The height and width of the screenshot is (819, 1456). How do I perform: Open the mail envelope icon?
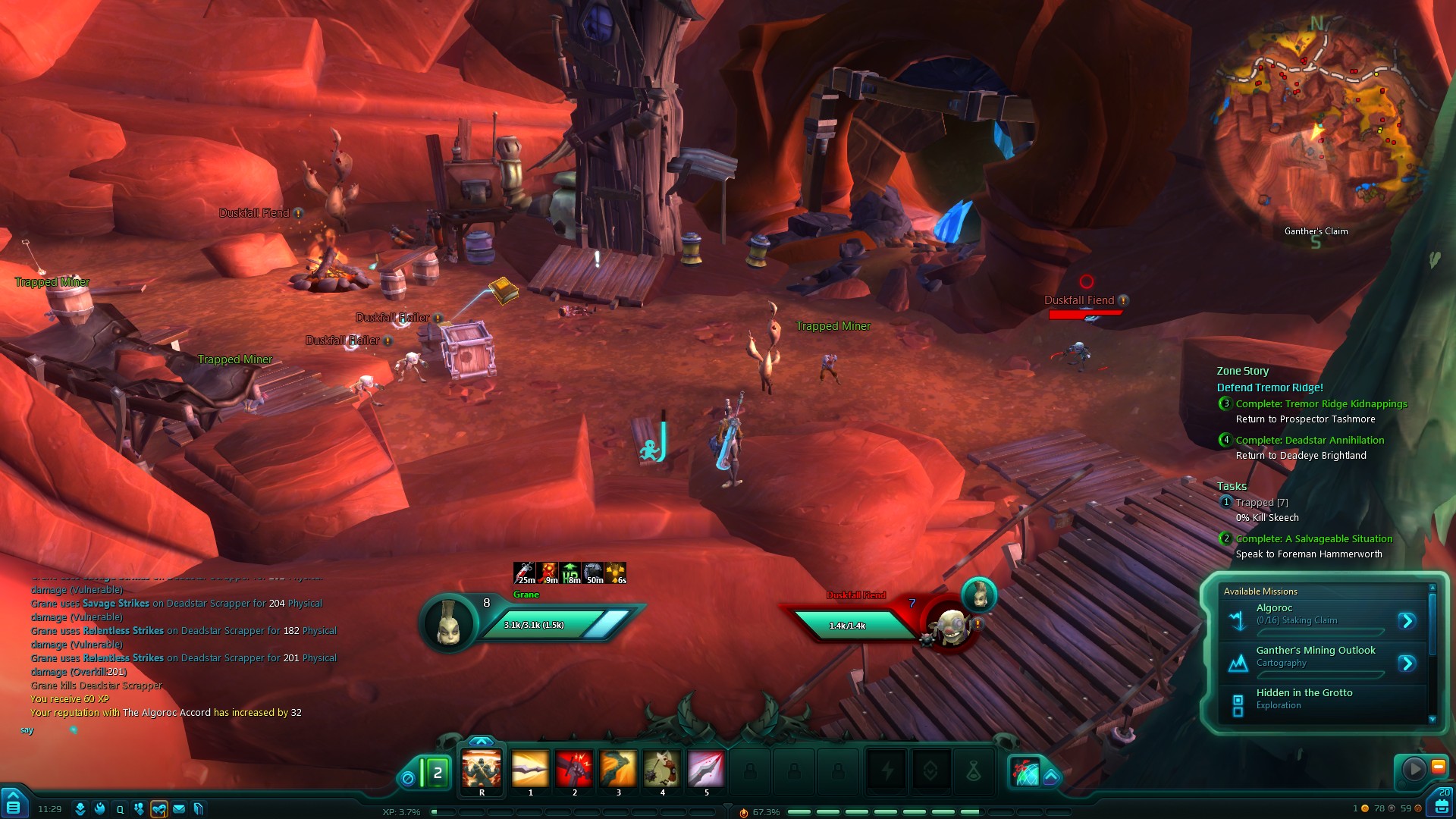179,809
